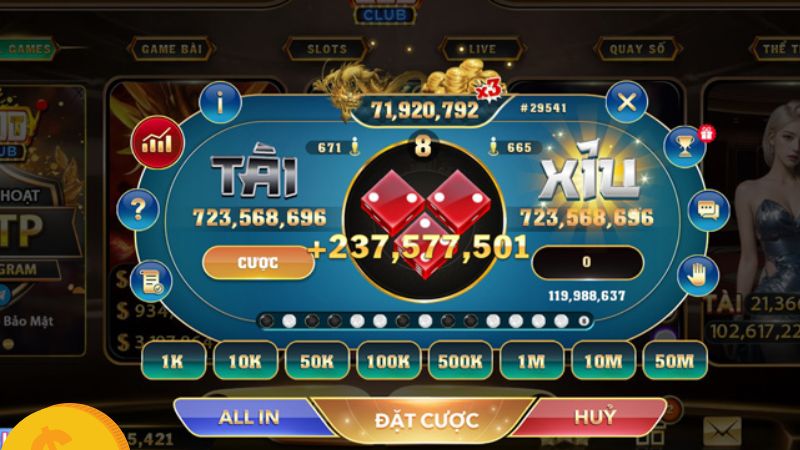Close the Tài Xỉu game panel

pos(626,101)
